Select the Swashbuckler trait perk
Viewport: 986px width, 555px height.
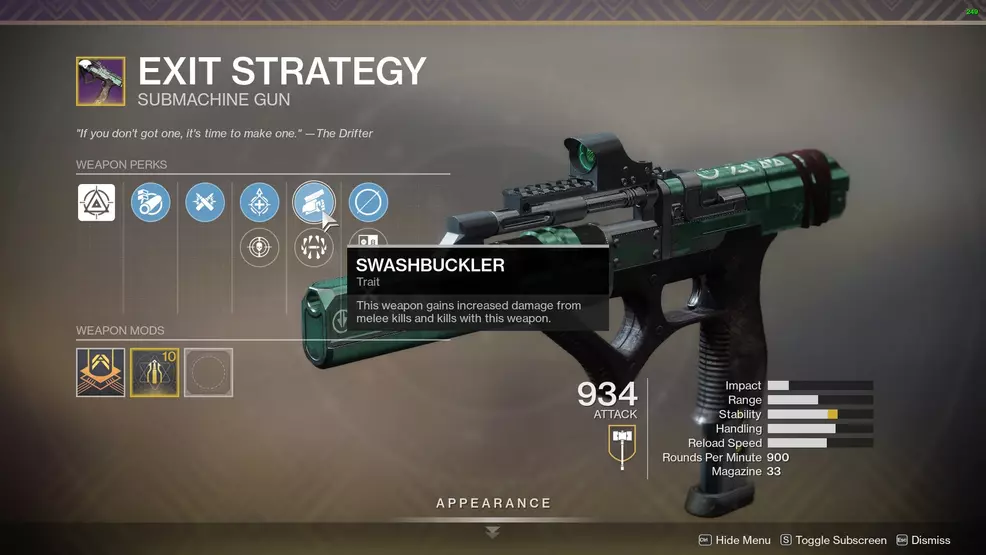(x=313, y=203)
